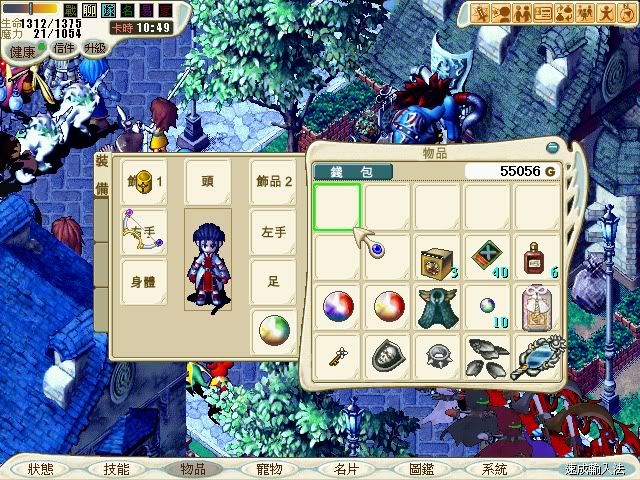Screen dimensions: 640x480
Task: Click the 左手 left hand equipment slot
Action: point(273,230)
